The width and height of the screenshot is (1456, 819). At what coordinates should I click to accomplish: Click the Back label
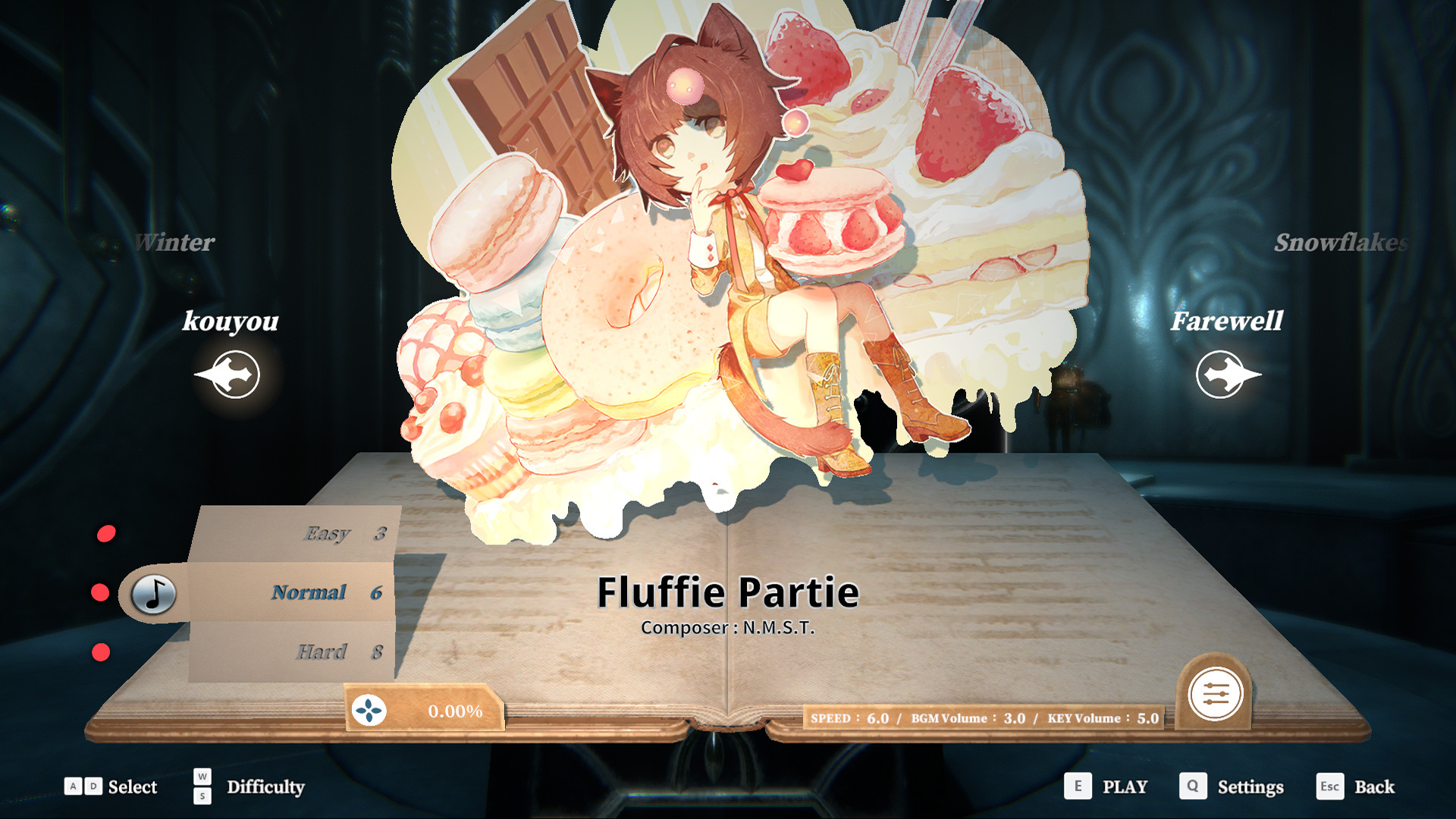1374,786
